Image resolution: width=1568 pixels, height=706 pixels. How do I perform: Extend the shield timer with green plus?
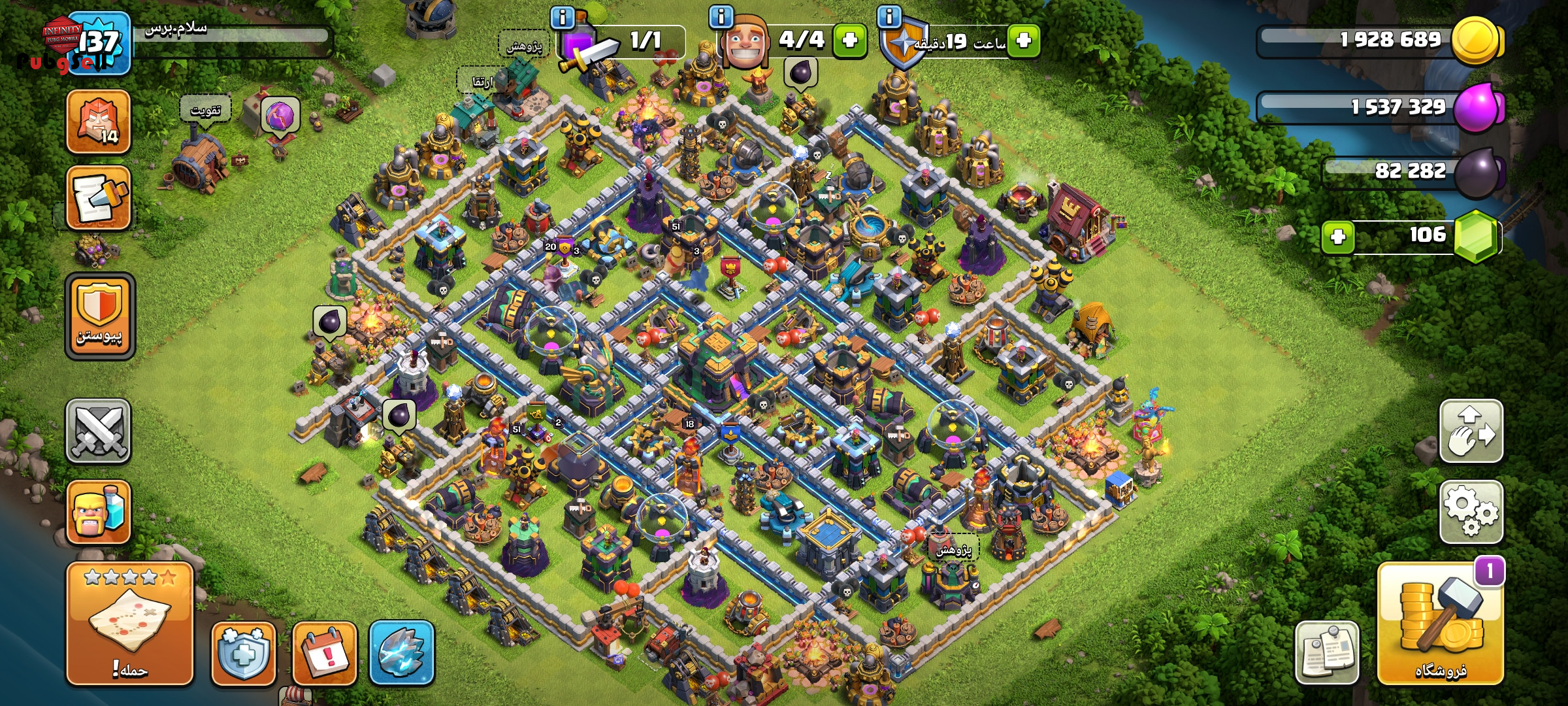1023,41
